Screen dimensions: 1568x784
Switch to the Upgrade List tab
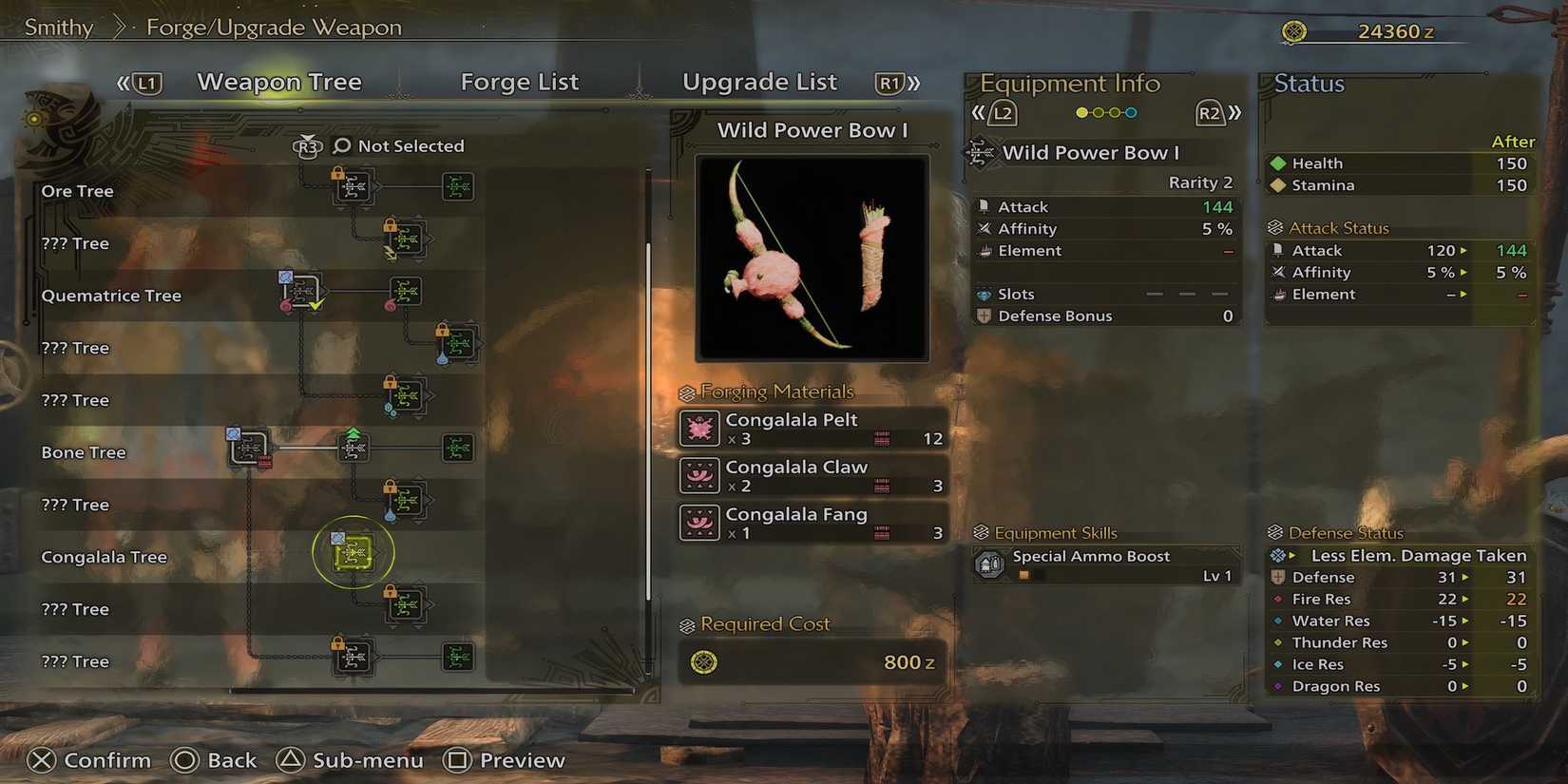[x=759, y=82]
